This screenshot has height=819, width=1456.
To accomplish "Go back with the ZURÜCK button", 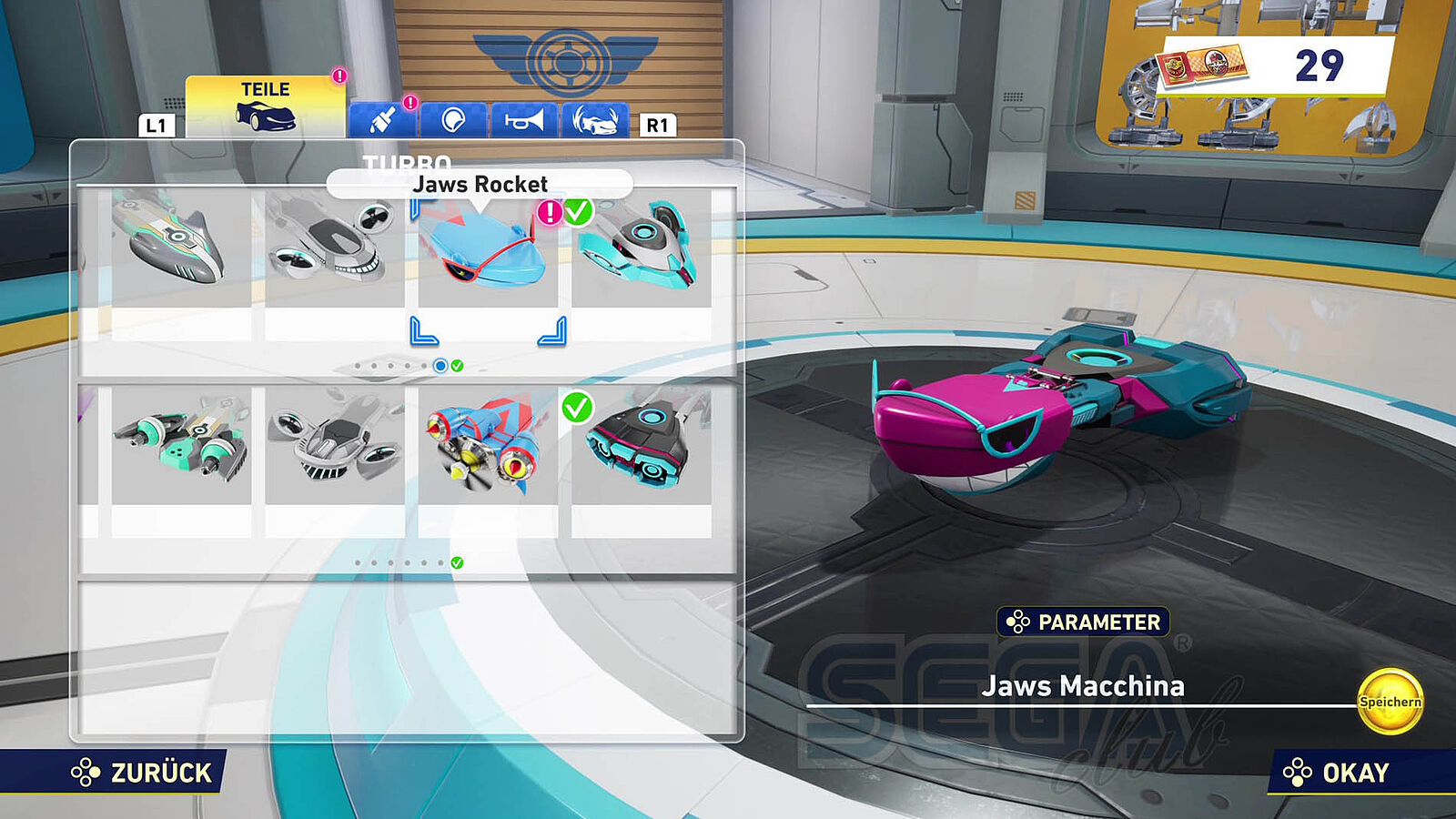I will [x=143, y=773].
